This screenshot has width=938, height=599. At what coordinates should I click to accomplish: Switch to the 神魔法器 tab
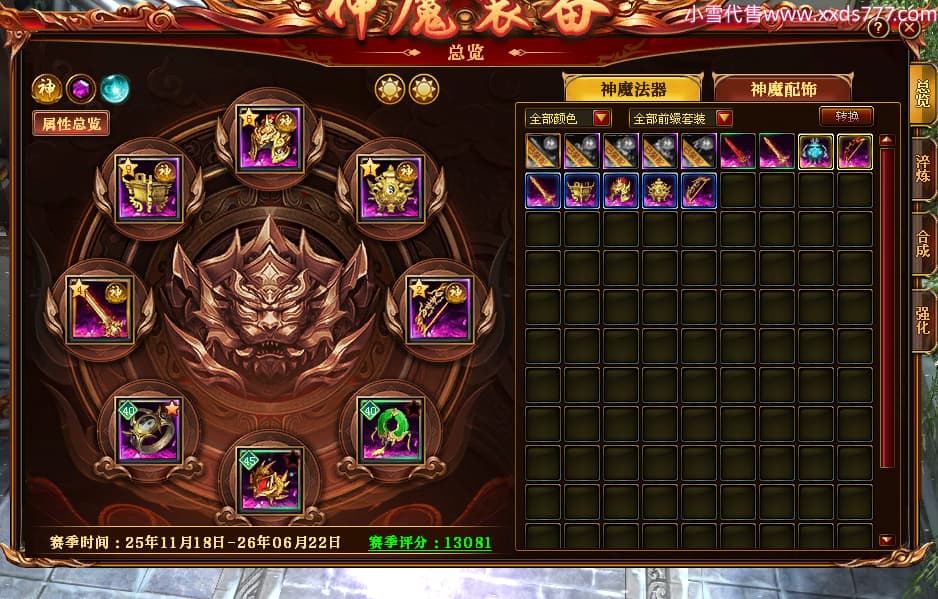[x=633, y=89]
